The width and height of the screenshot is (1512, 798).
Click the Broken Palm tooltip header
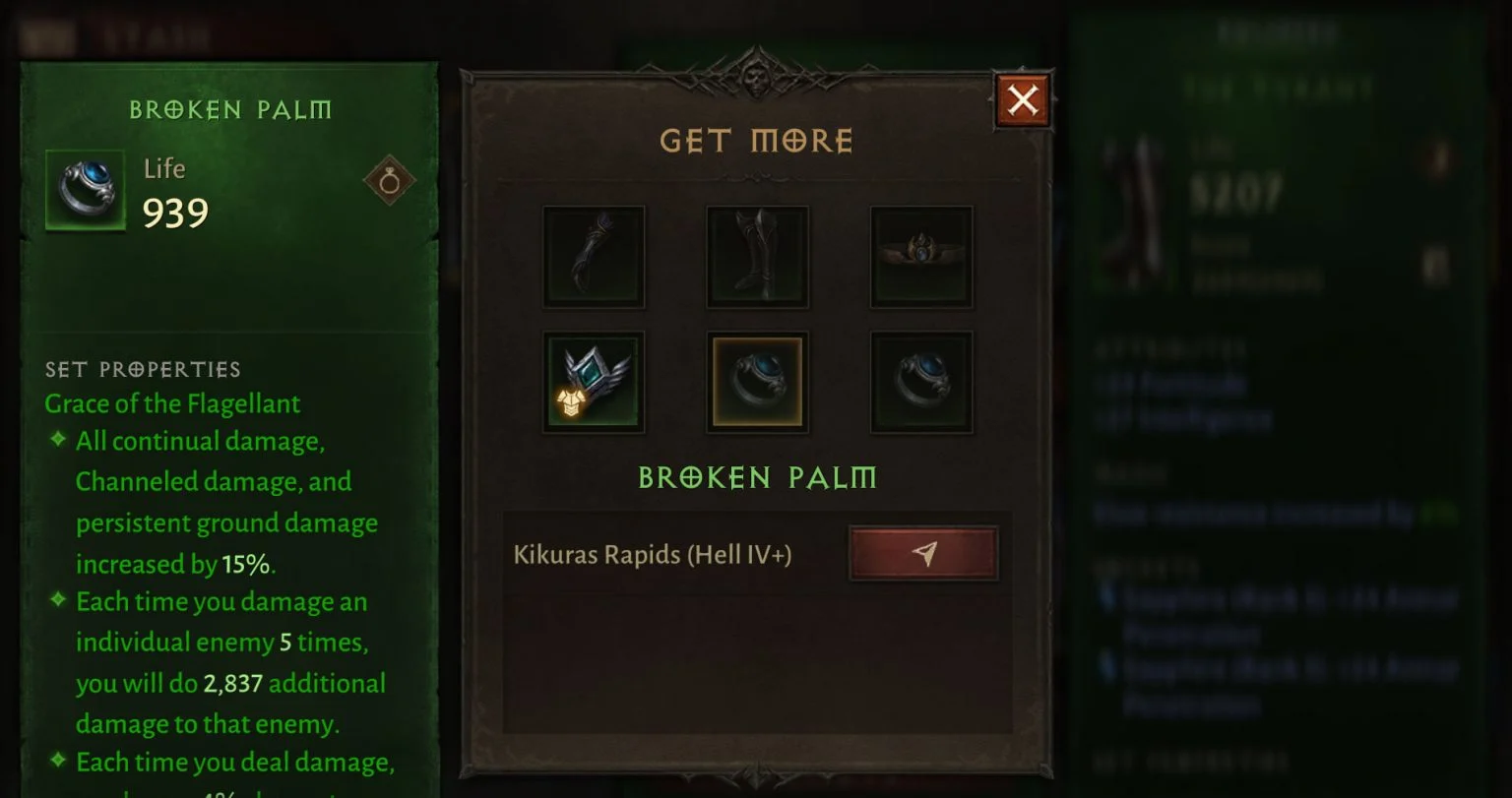tap(230, 109)
